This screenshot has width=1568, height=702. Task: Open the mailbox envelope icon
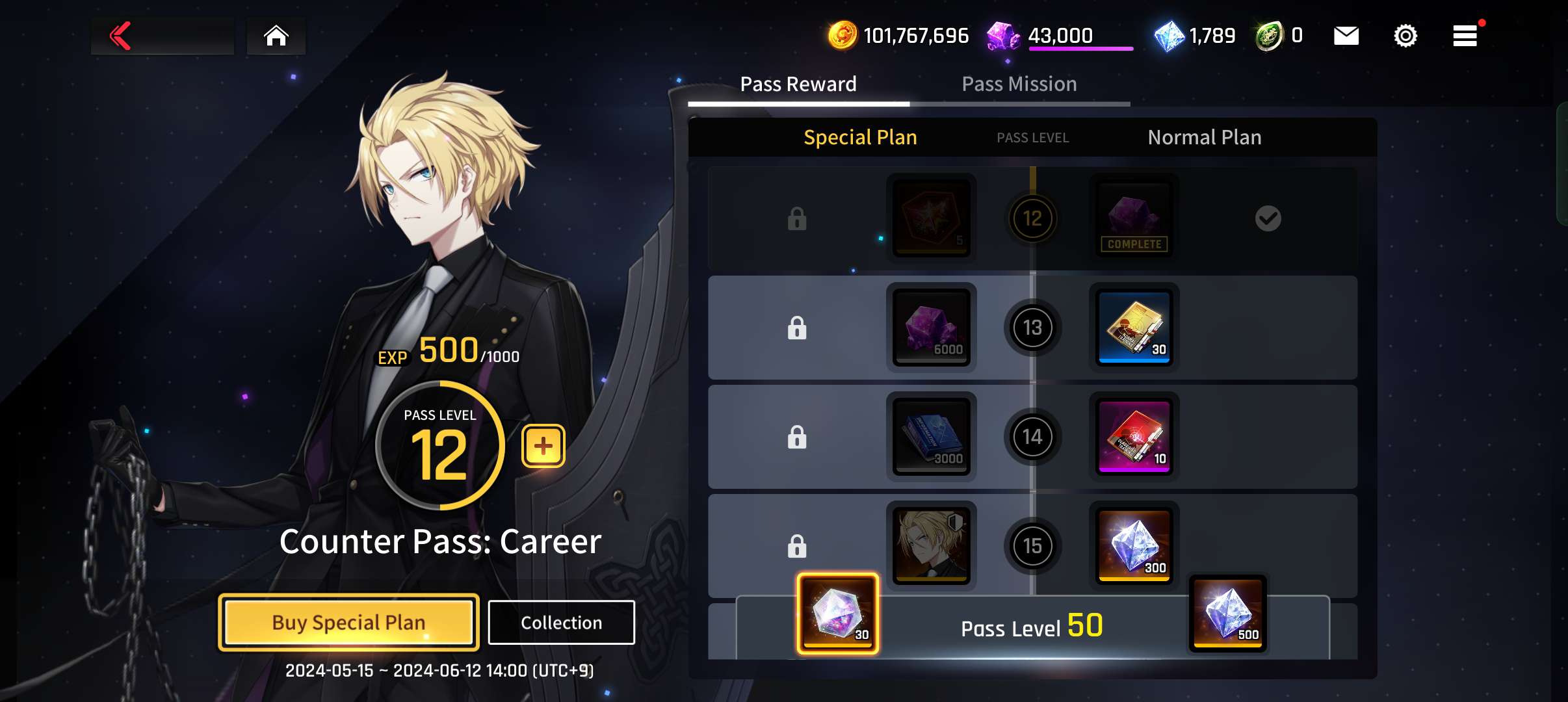(1346, 36)
